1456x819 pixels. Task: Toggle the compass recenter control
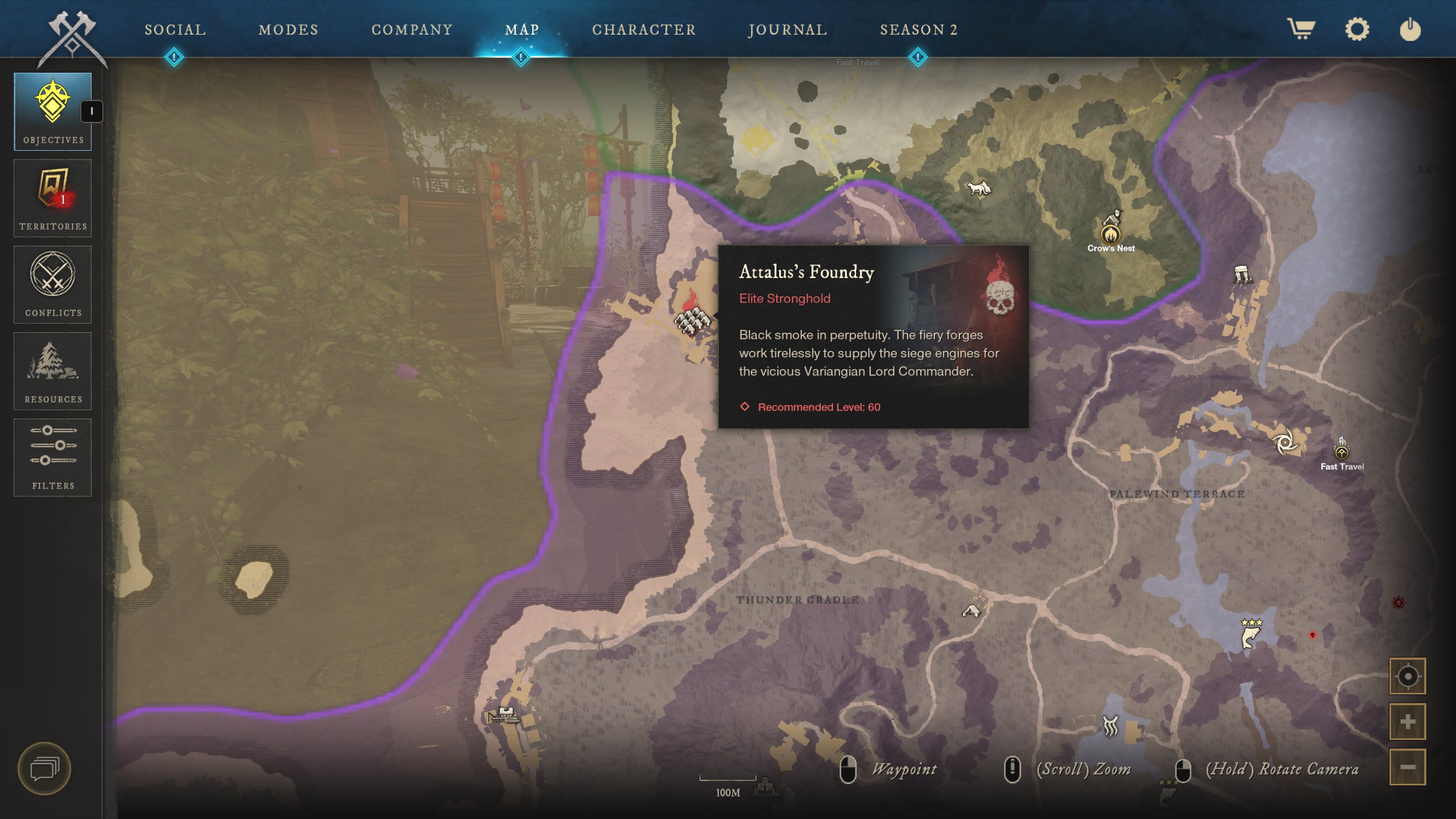pos(1408,676)
